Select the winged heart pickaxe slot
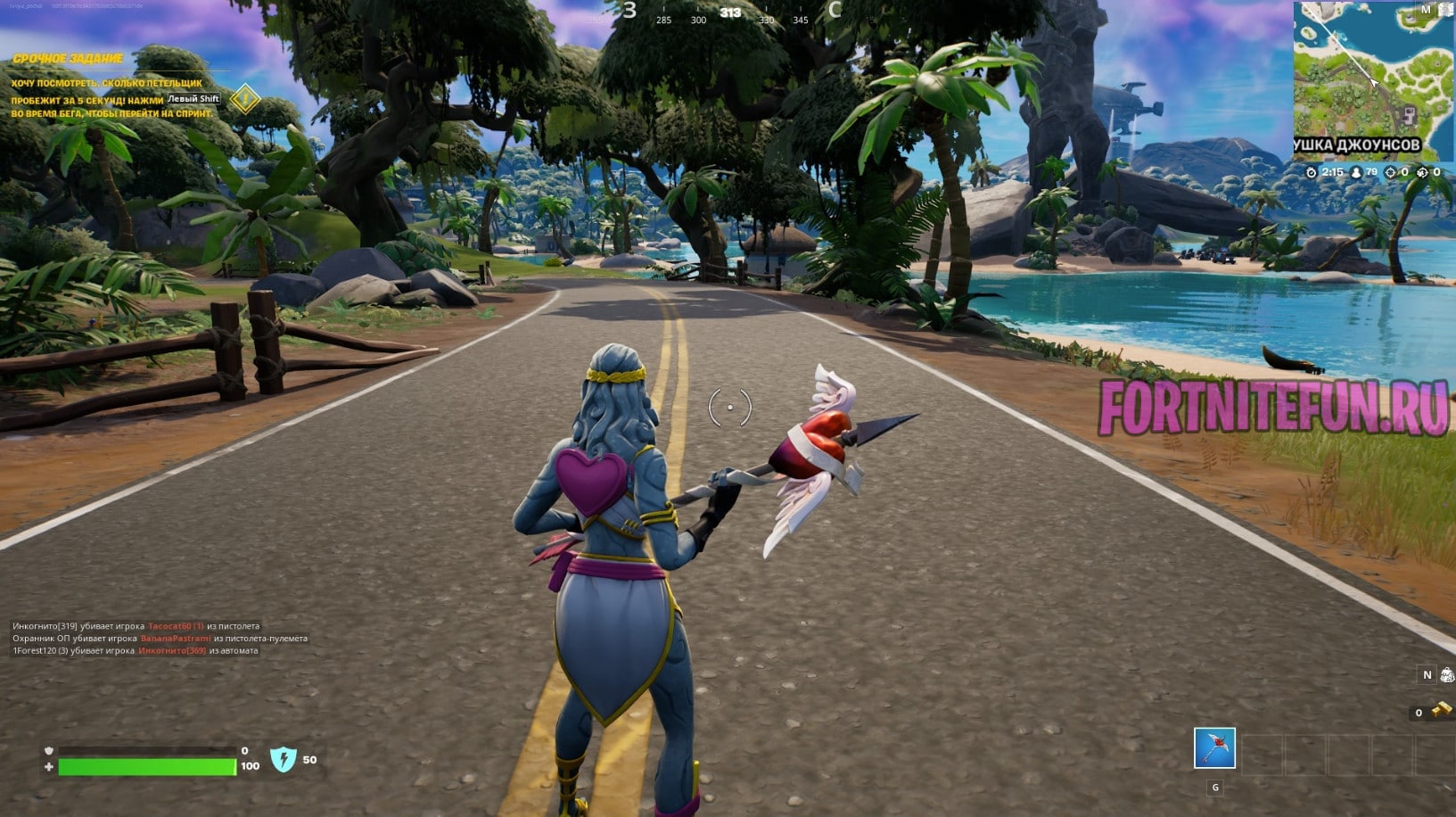The image size is (1456, 817). click(x=1214, y=748)
